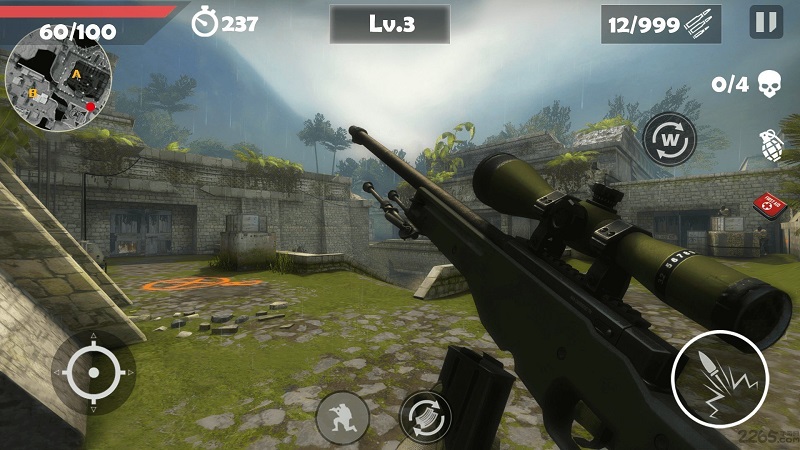Switch weapon with the W swap button
This screenshot has width=800, height=450.
(x=669, y=139)
